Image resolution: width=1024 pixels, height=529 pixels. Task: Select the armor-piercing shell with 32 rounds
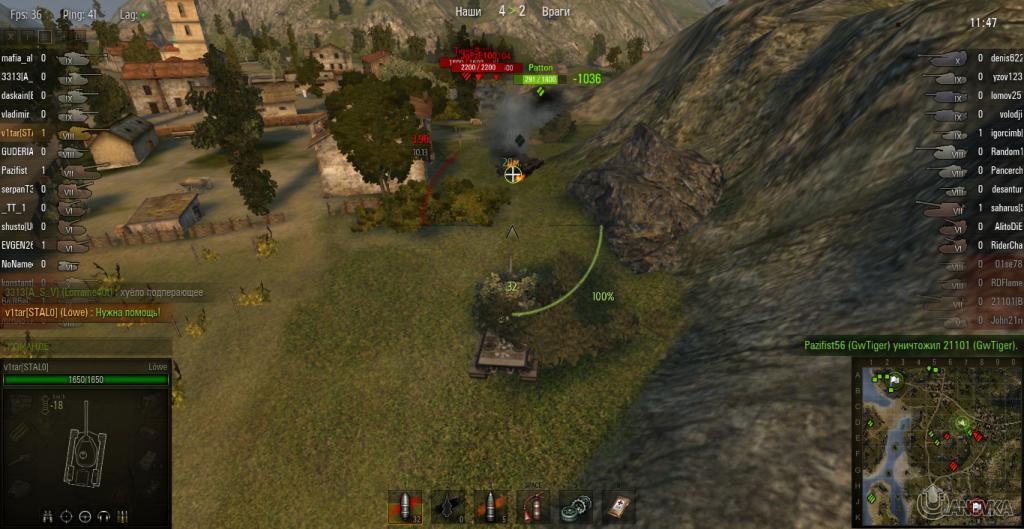point(405,506)
